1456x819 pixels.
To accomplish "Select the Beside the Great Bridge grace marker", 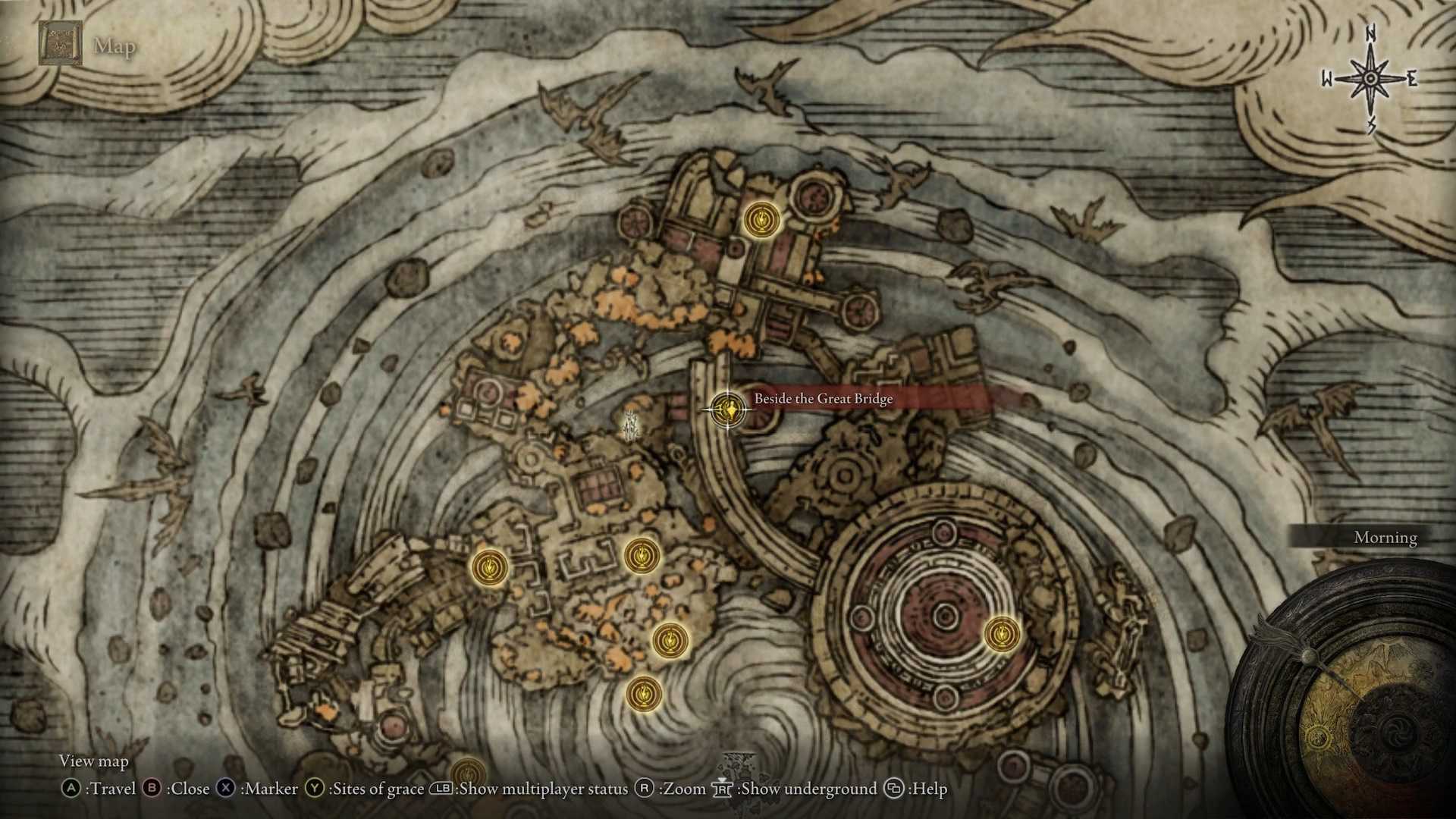I will [728, 410].
